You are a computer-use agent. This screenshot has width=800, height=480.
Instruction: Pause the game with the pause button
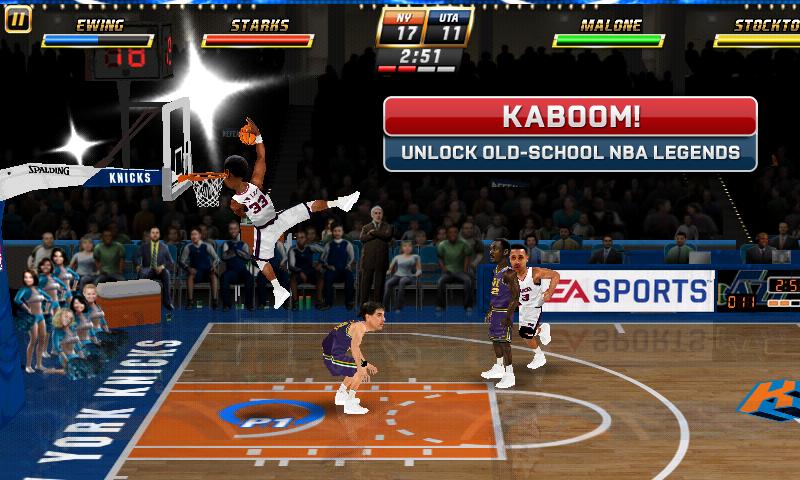pyautogui.click(x=18, y=19)
